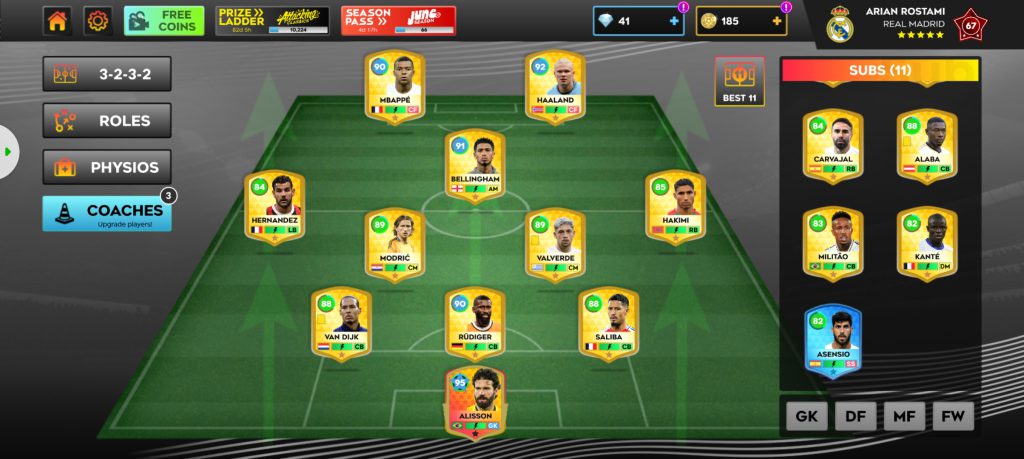Select Haaland's player card
Viewport: 1024px width, 459px height.
point(555,88)
